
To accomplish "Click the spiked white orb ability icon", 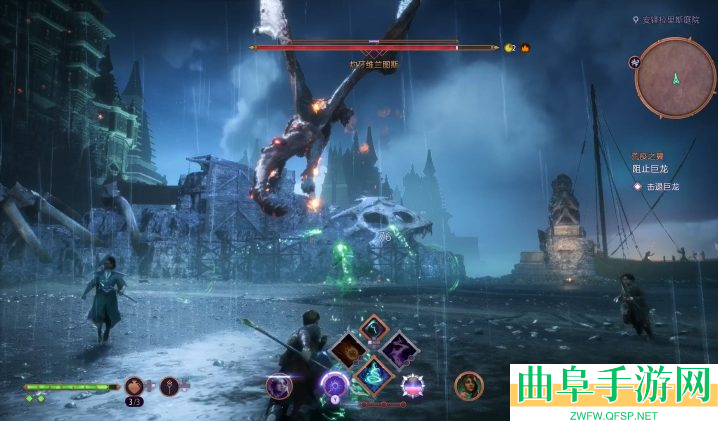I will (x=413, y=386).
